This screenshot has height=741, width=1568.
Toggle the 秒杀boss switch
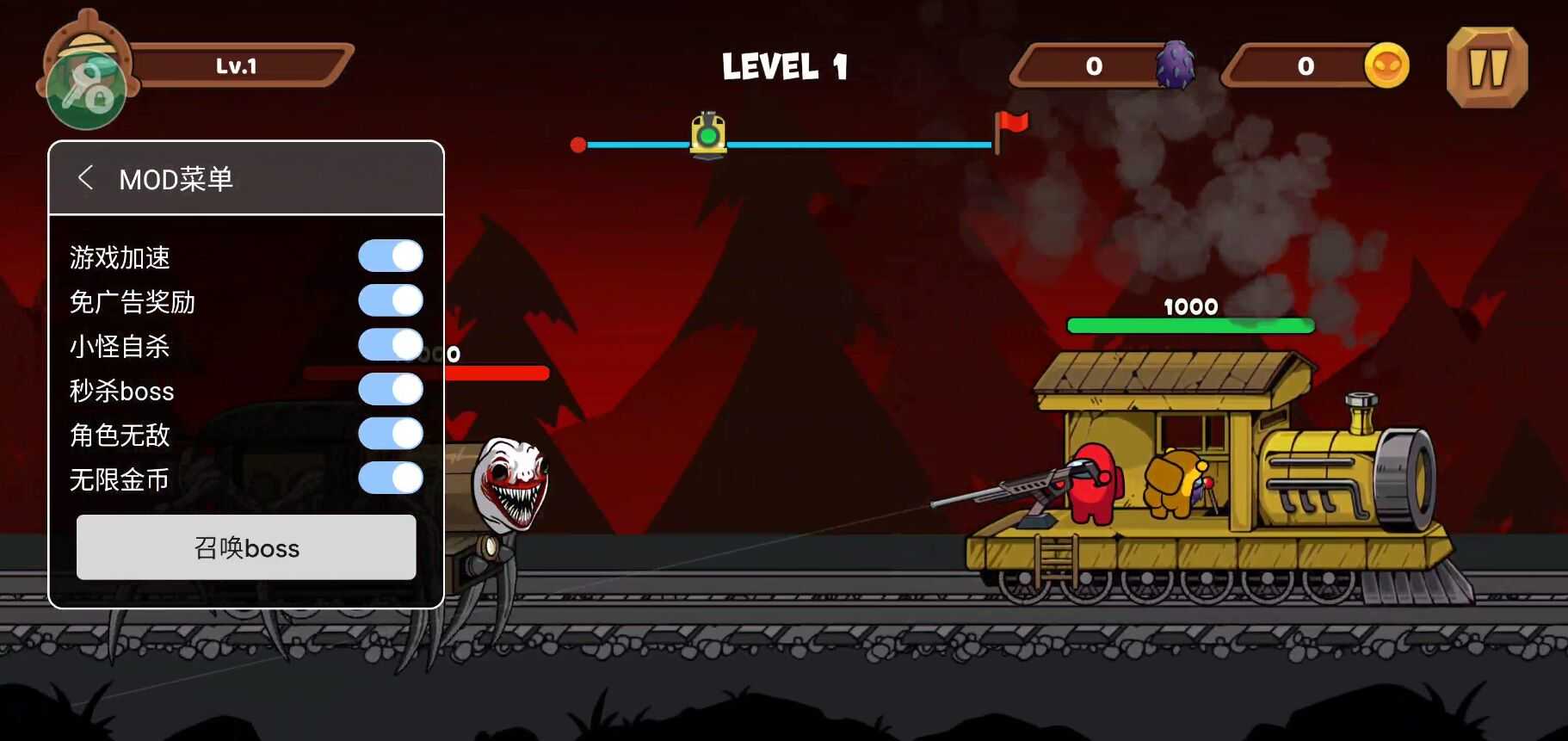[391, 389]
